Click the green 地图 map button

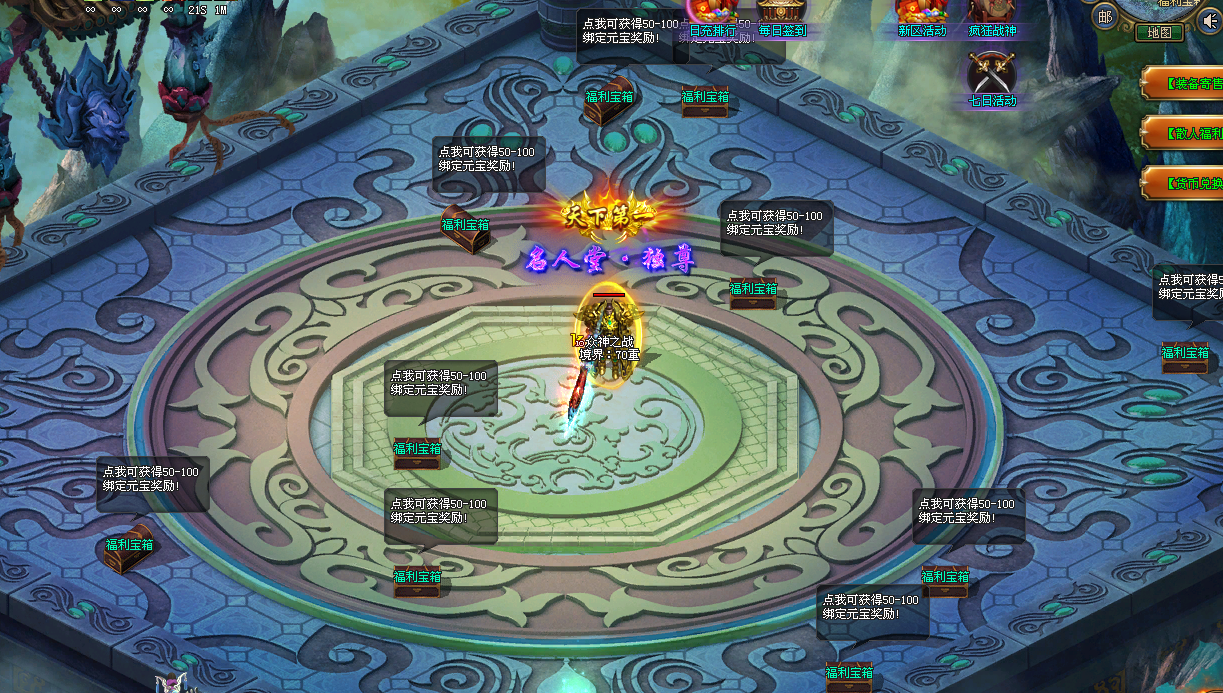tap(1159, 32)
